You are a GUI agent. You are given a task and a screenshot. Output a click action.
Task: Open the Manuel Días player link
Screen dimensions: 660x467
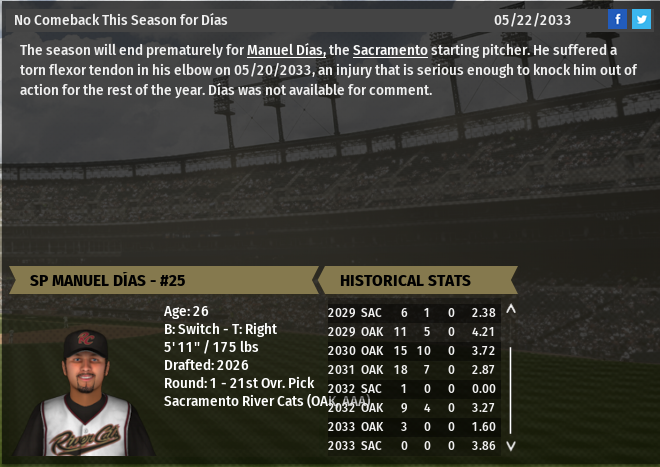[x=286, y=50]
